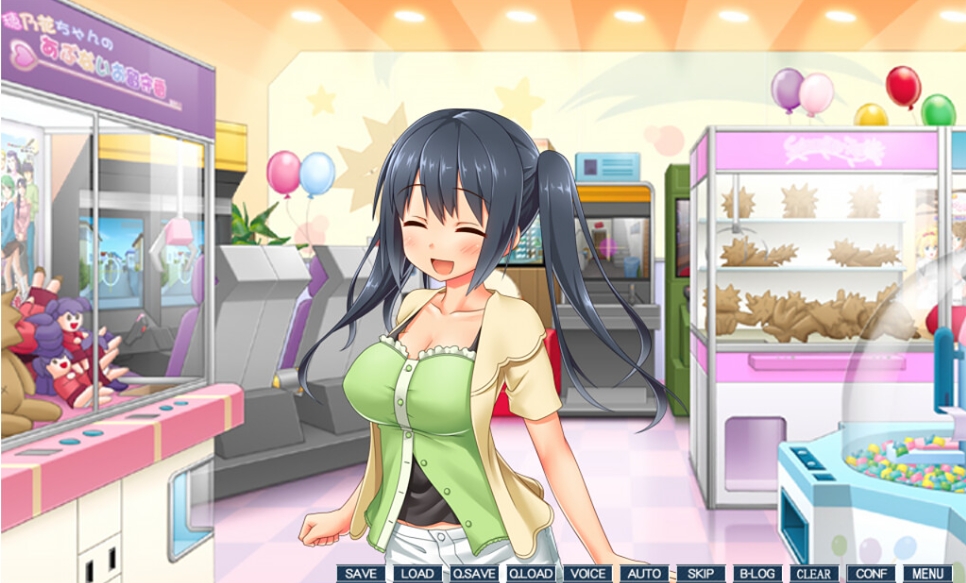Screen dimensions: 966x583
Task: Replay the line with VOICE
Action: (587, 574)
